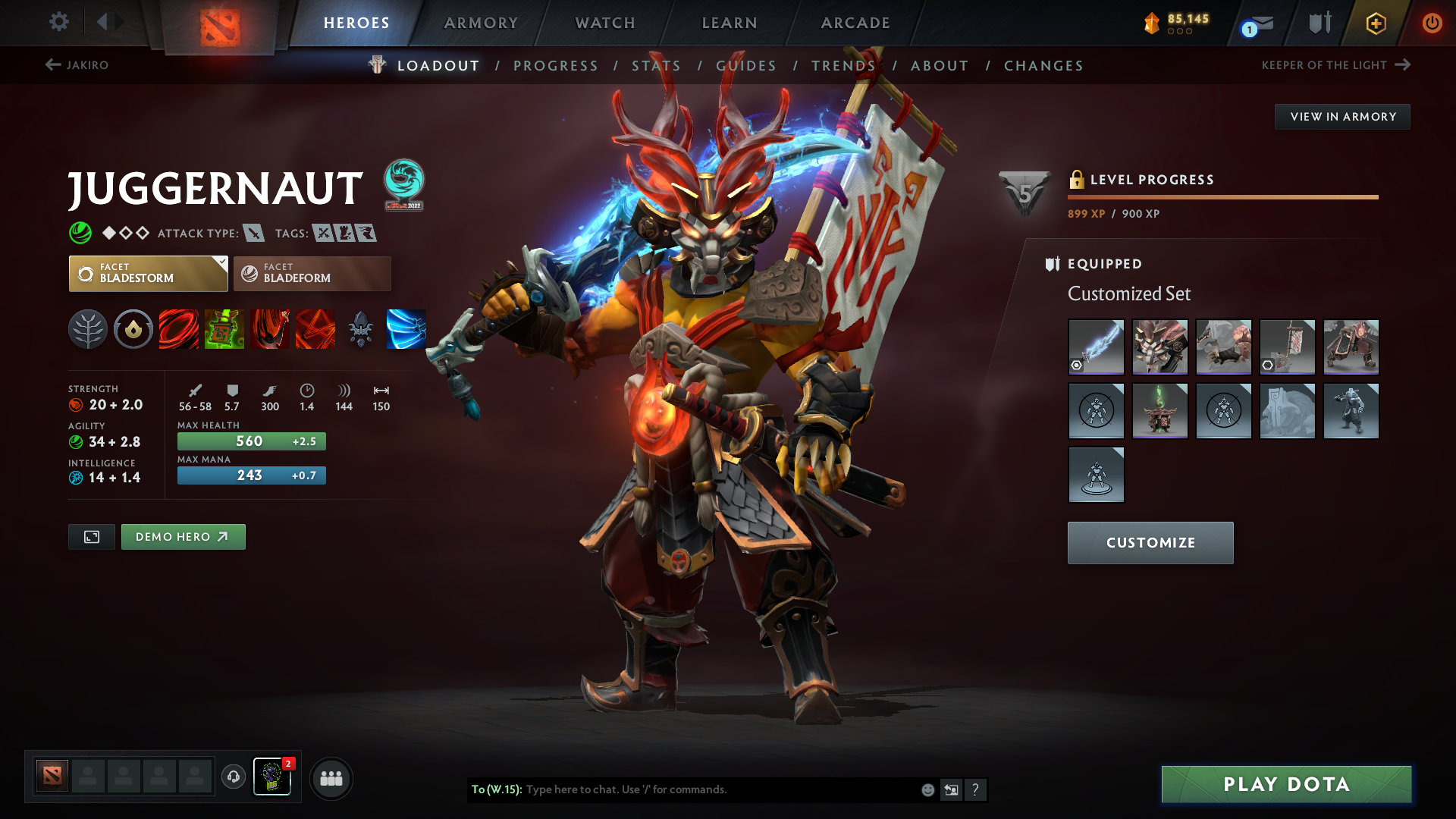Viewport: 1456px width, 819px height.
Task: Select the Healing Ward ability icon
Action: pyautogui.click(x=224, y=329)
